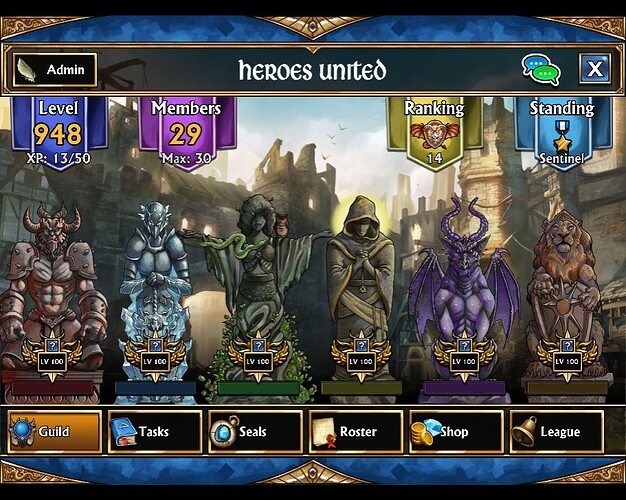Go to the guild Shop tab
Screen dimensions: 626x500
click(454, 432)
